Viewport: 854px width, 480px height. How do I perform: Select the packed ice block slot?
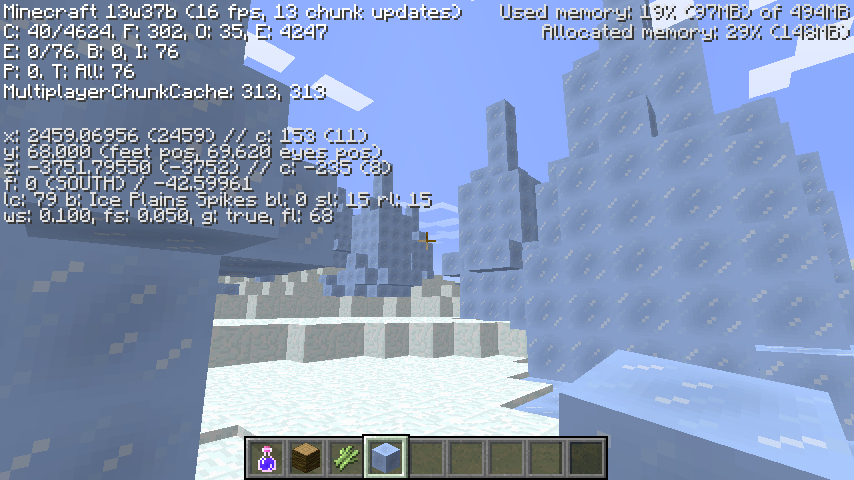click(x=386, y=459)
